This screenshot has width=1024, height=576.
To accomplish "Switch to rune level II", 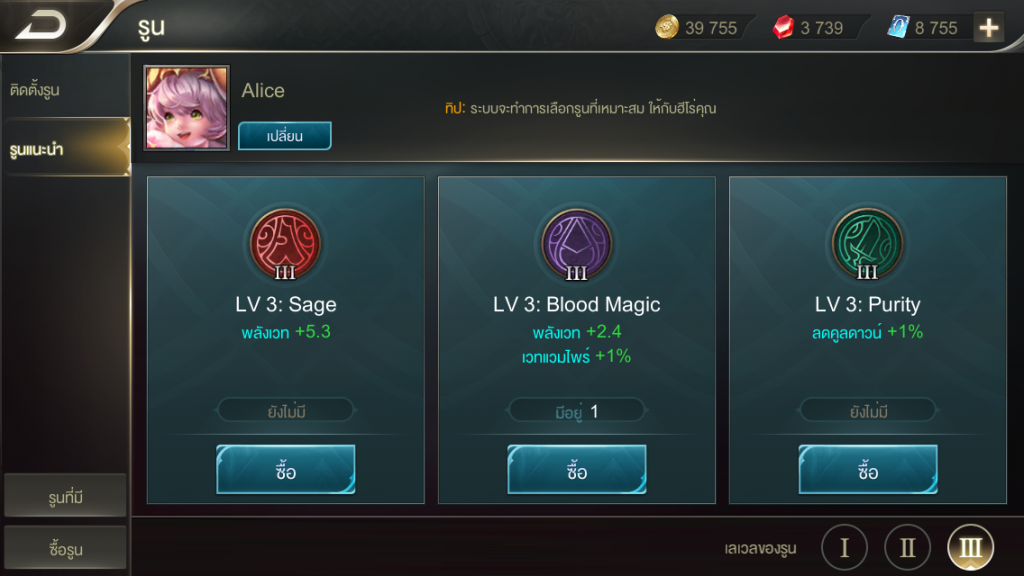I will pos(907,547).
